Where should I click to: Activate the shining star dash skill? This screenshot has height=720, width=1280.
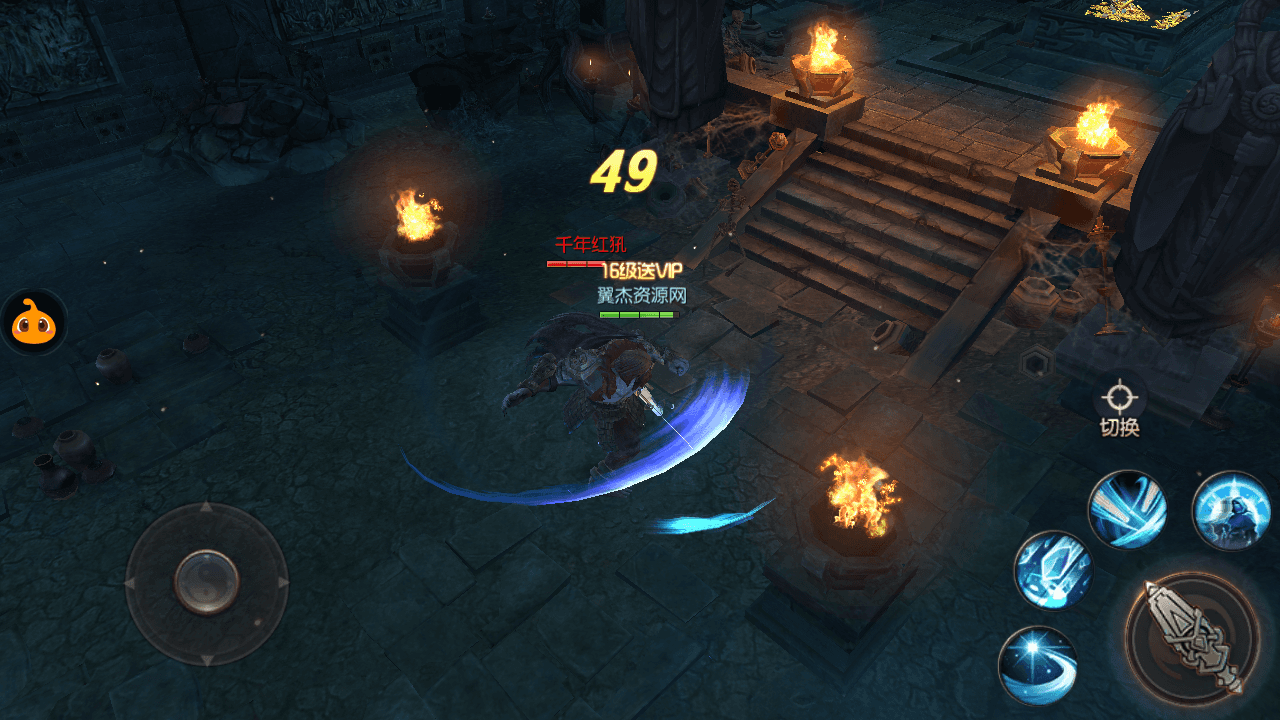(x=1038, y=665)
